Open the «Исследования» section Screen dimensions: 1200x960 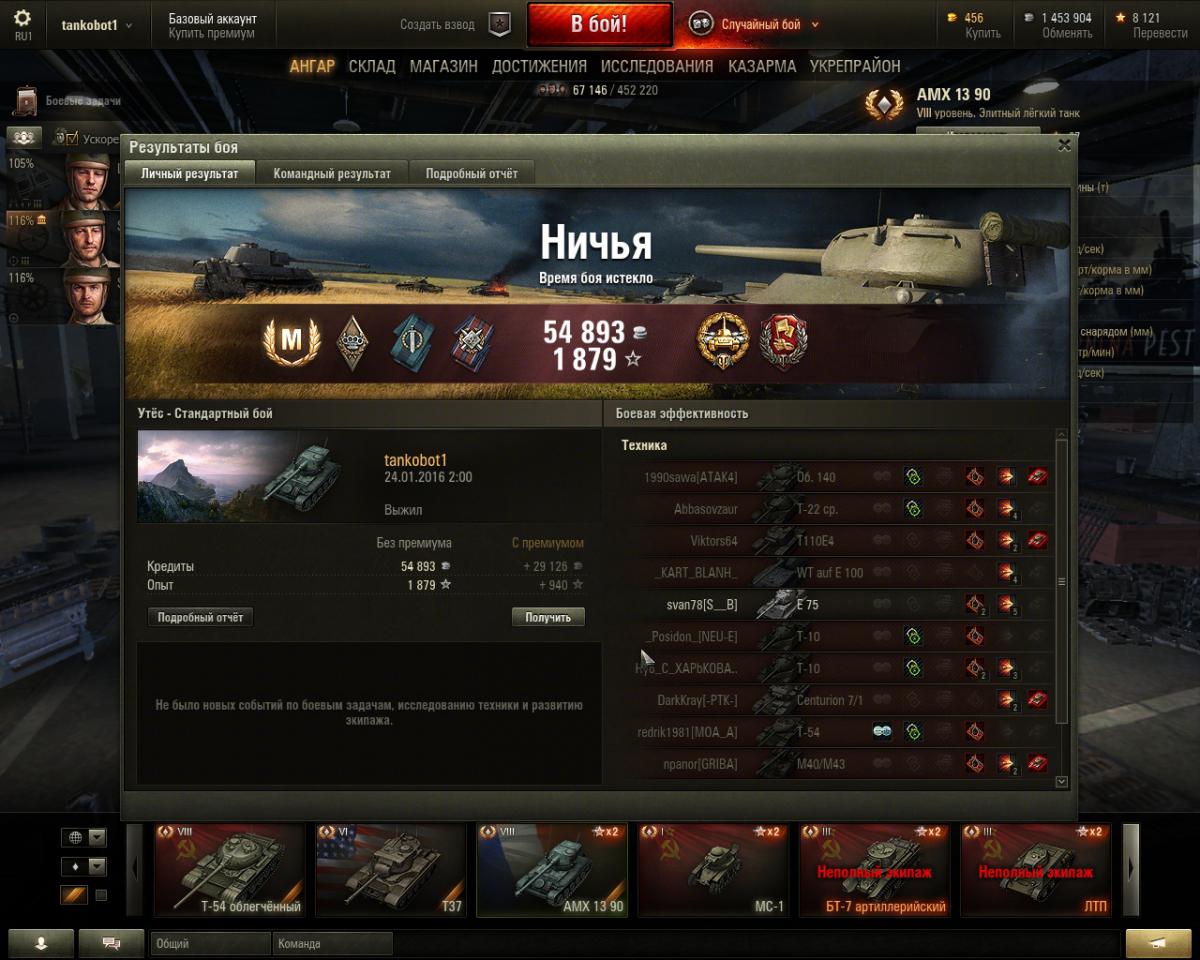pyautogui.click(x=657, y=66)
